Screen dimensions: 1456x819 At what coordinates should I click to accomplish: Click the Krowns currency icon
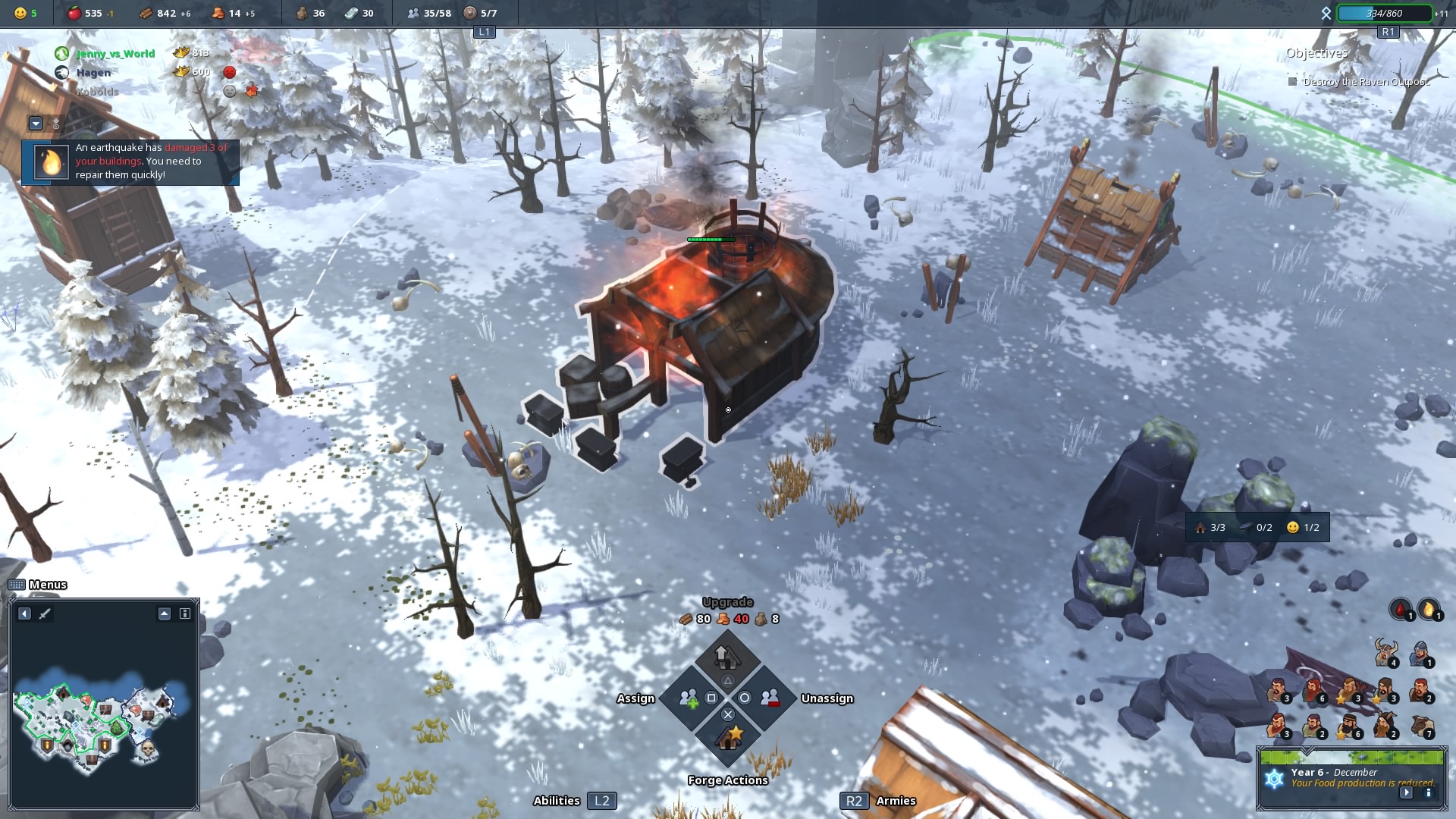coord(180,53)
